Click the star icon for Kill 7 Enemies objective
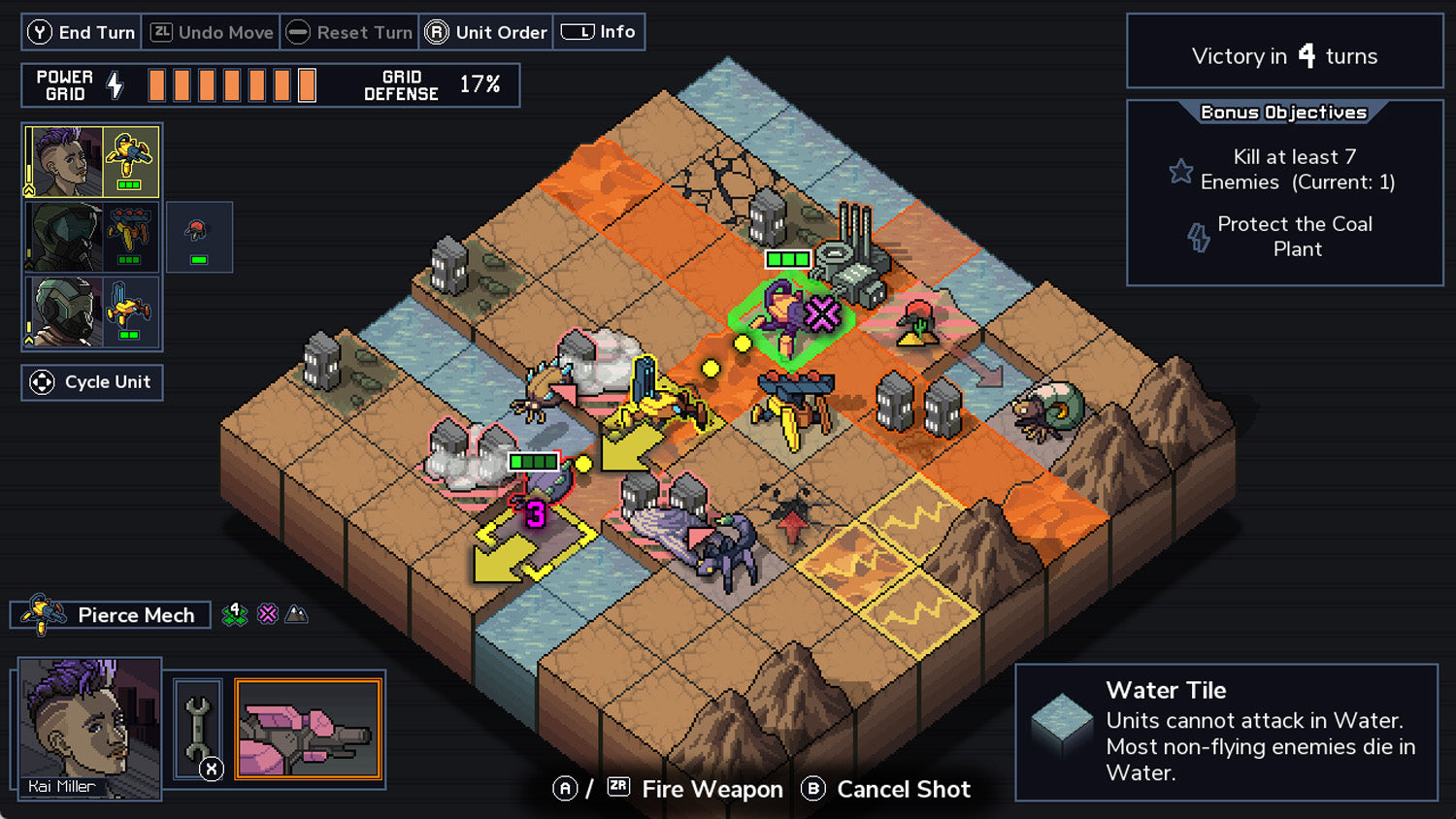1456x819 pixels. coord(1181,171)
